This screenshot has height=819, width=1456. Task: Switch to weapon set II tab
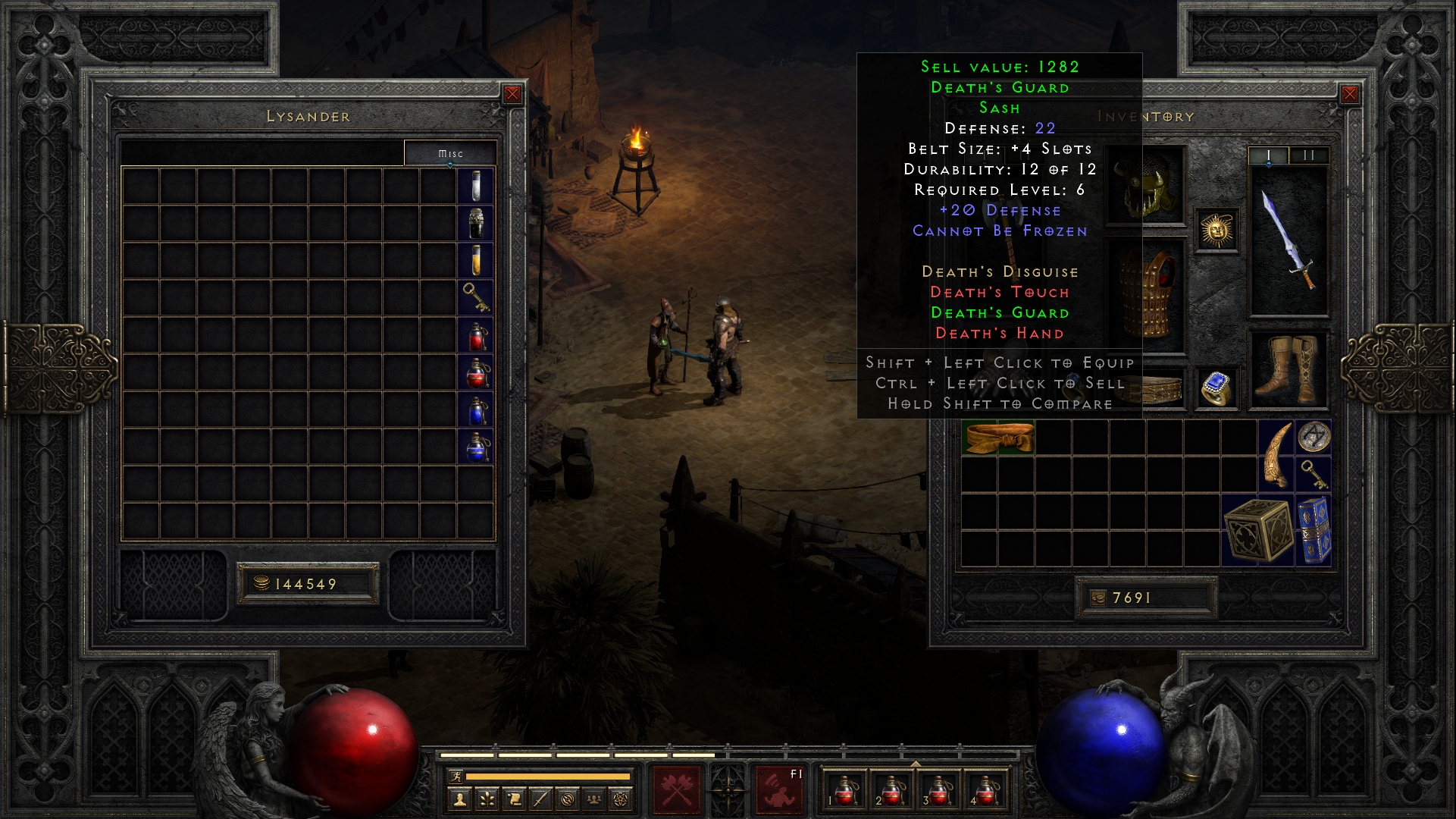(1308, 155)
